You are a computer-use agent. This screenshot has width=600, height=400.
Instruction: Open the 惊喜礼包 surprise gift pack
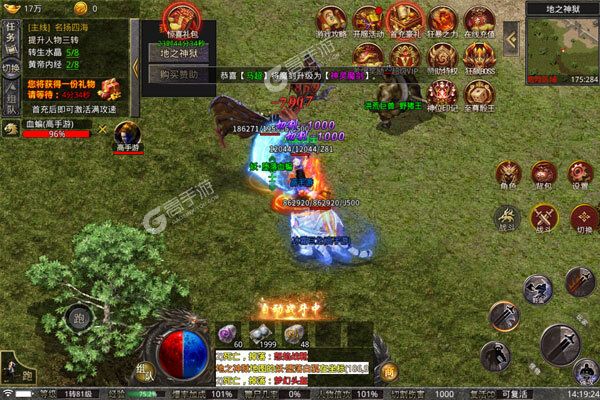(180, 20)
